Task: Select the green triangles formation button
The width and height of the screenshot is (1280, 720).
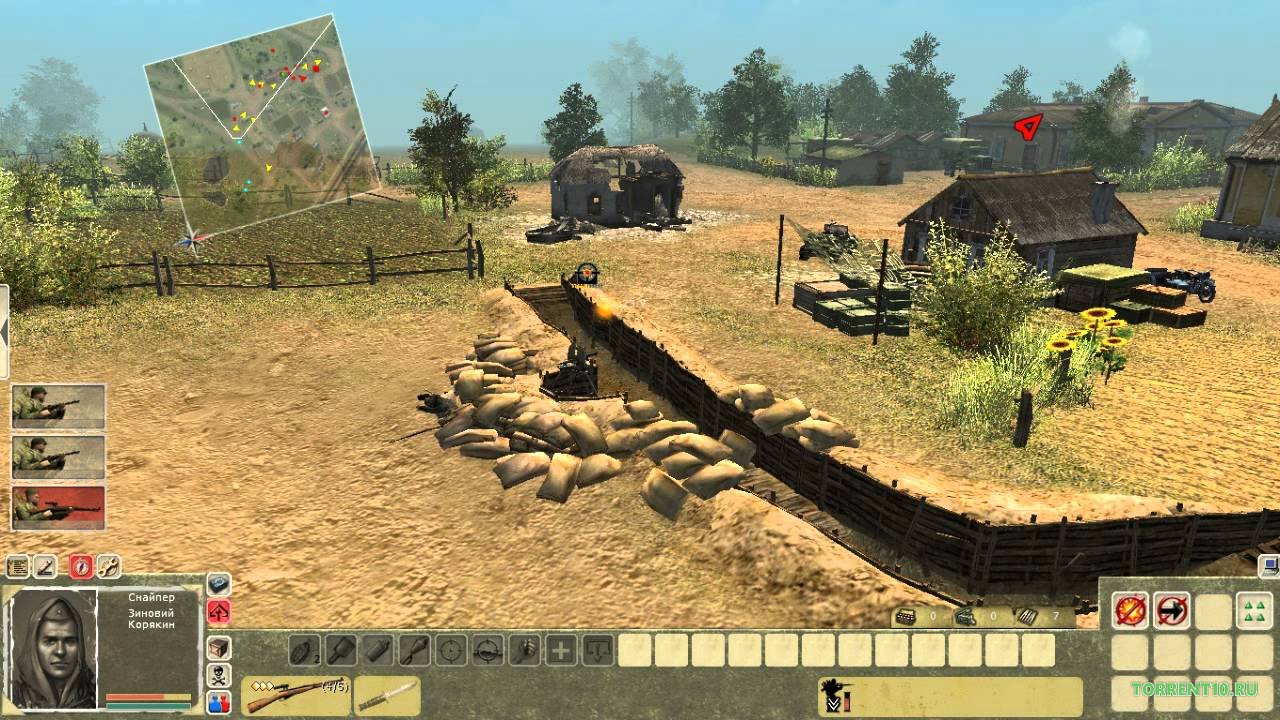Action: click(x=1254, y=609)
